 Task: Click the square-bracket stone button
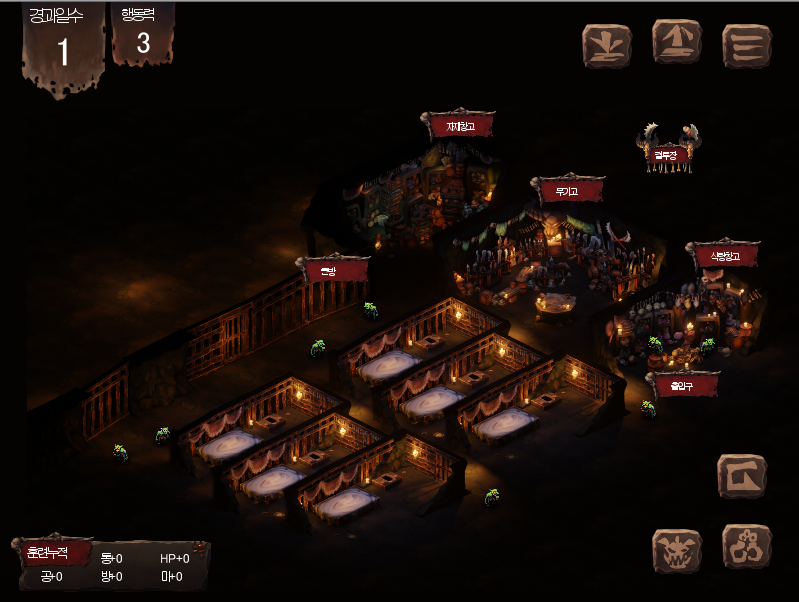click(742, 476)
